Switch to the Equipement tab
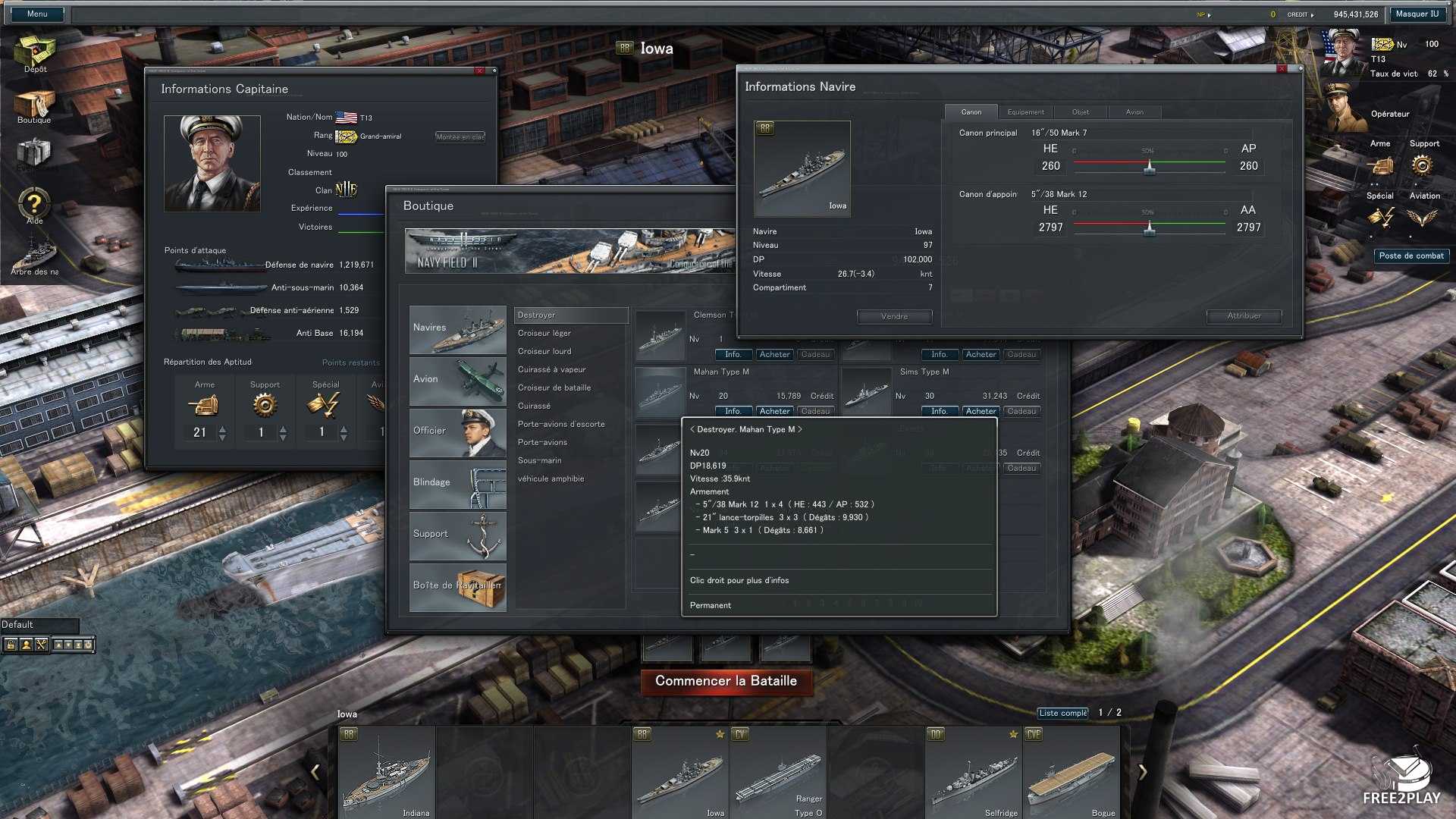This screenshot has height=819, width=1456. pos(1025,112)
